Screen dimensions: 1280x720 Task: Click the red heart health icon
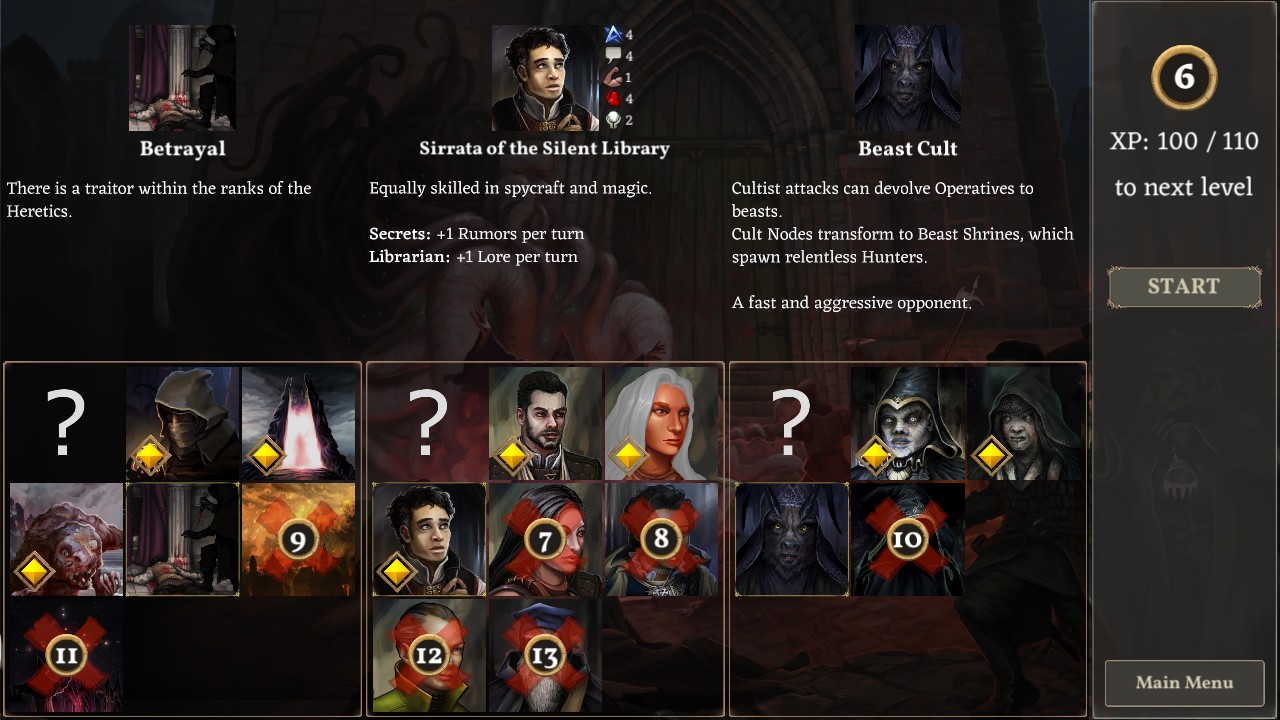pyautogui.click(x=613, y=98)
